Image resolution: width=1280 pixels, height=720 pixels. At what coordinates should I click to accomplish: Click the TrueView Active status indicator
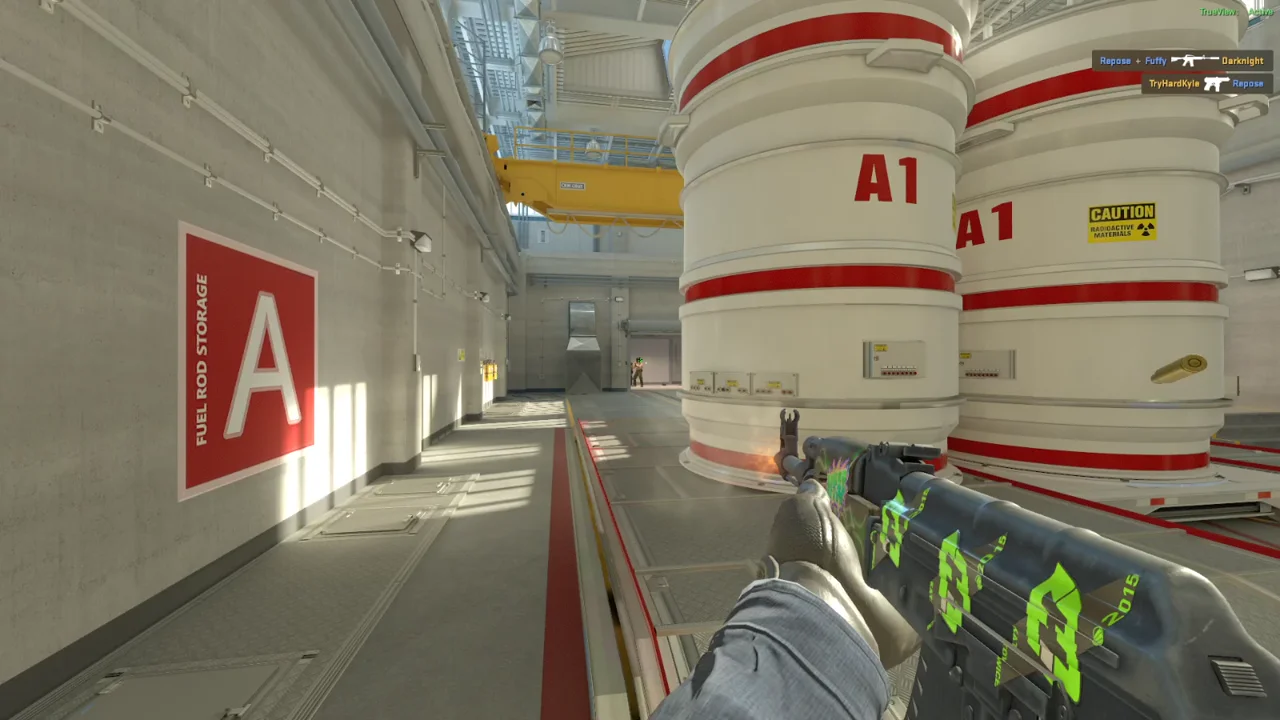1235,12
